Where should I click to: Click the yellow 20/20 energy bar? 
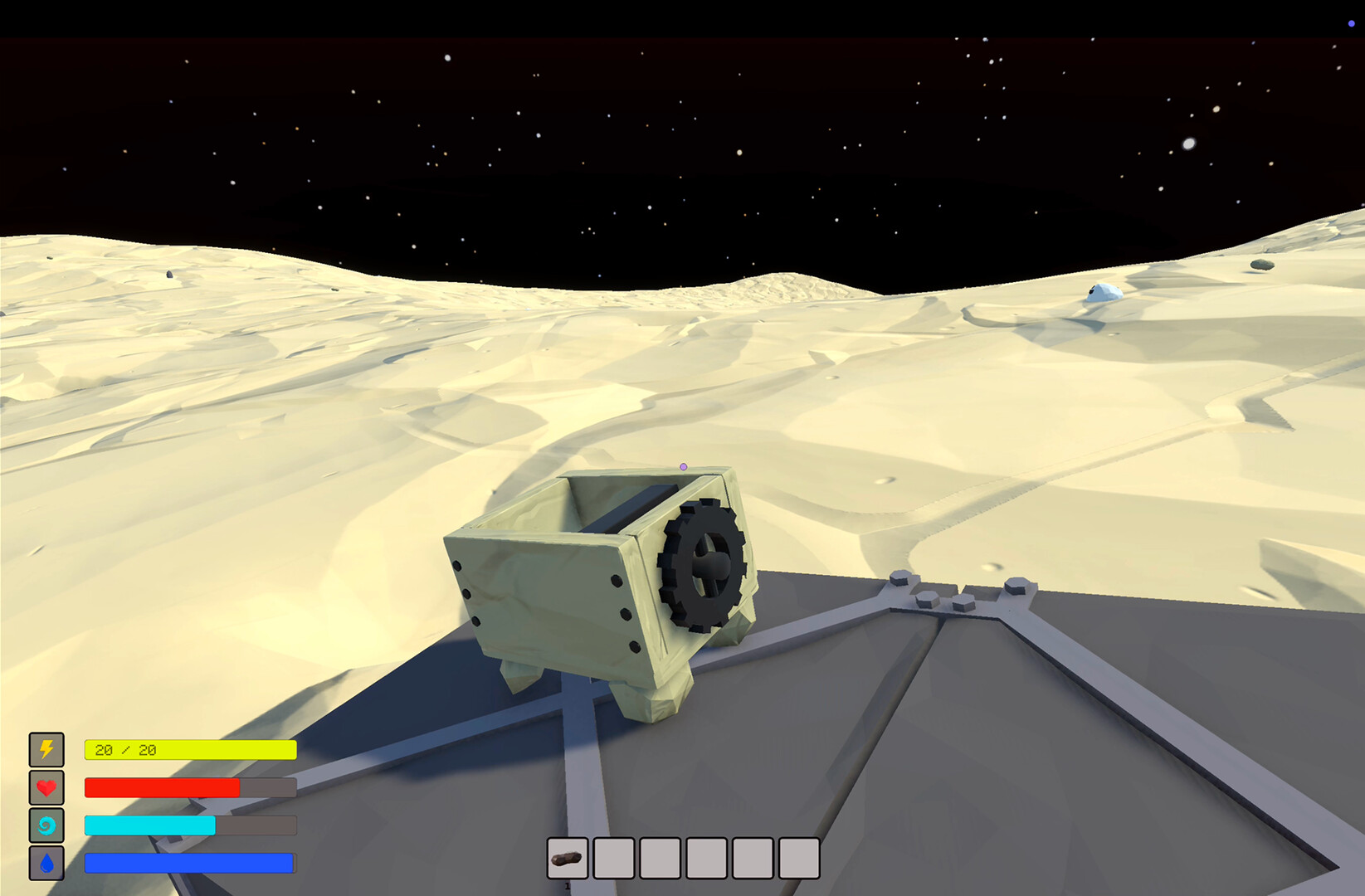tap(188, 749)
